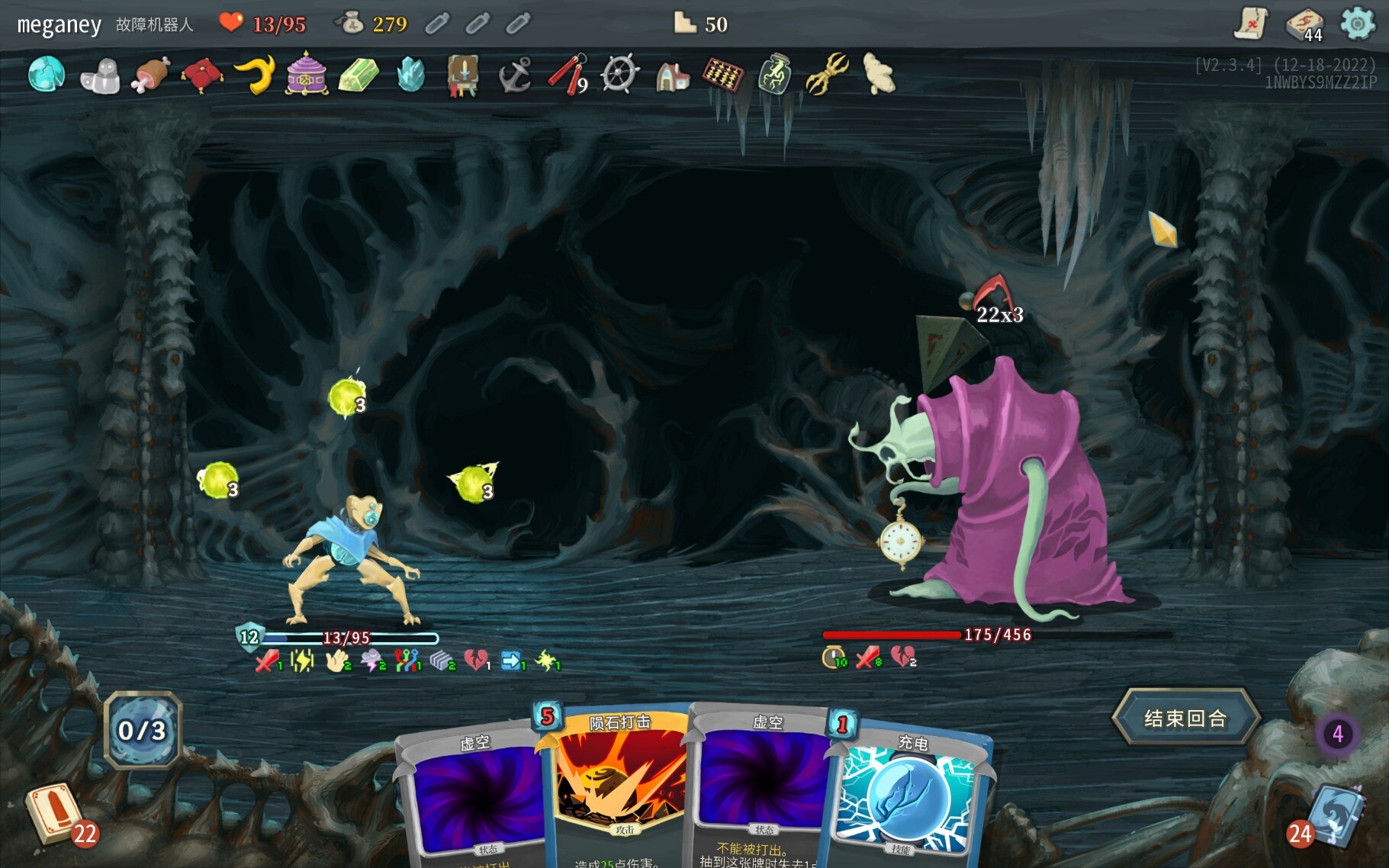View the deck of 44 cards
Viewport: 1389px width, 868px height.
(1305, 24)
